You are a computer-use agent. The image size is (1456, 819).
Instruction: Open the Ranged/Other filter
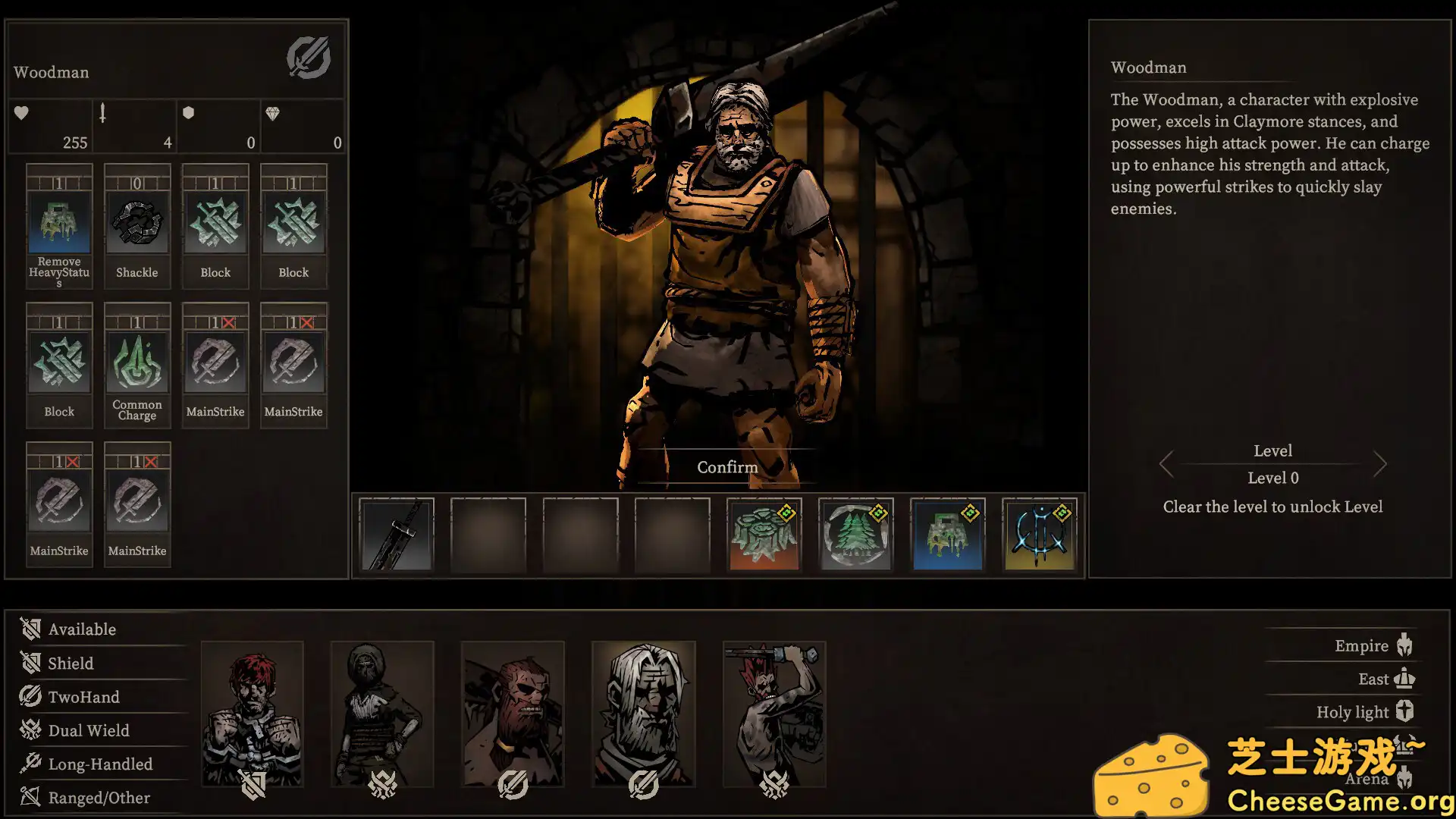(x=99, y=798)
